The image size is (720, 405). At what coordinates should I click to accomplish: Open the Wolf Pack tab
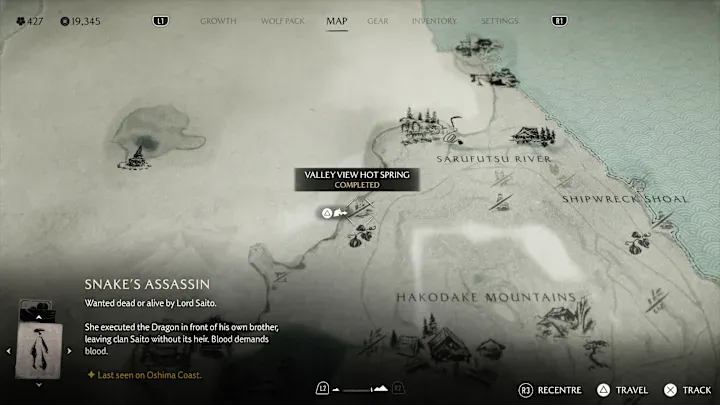[281, 21]
